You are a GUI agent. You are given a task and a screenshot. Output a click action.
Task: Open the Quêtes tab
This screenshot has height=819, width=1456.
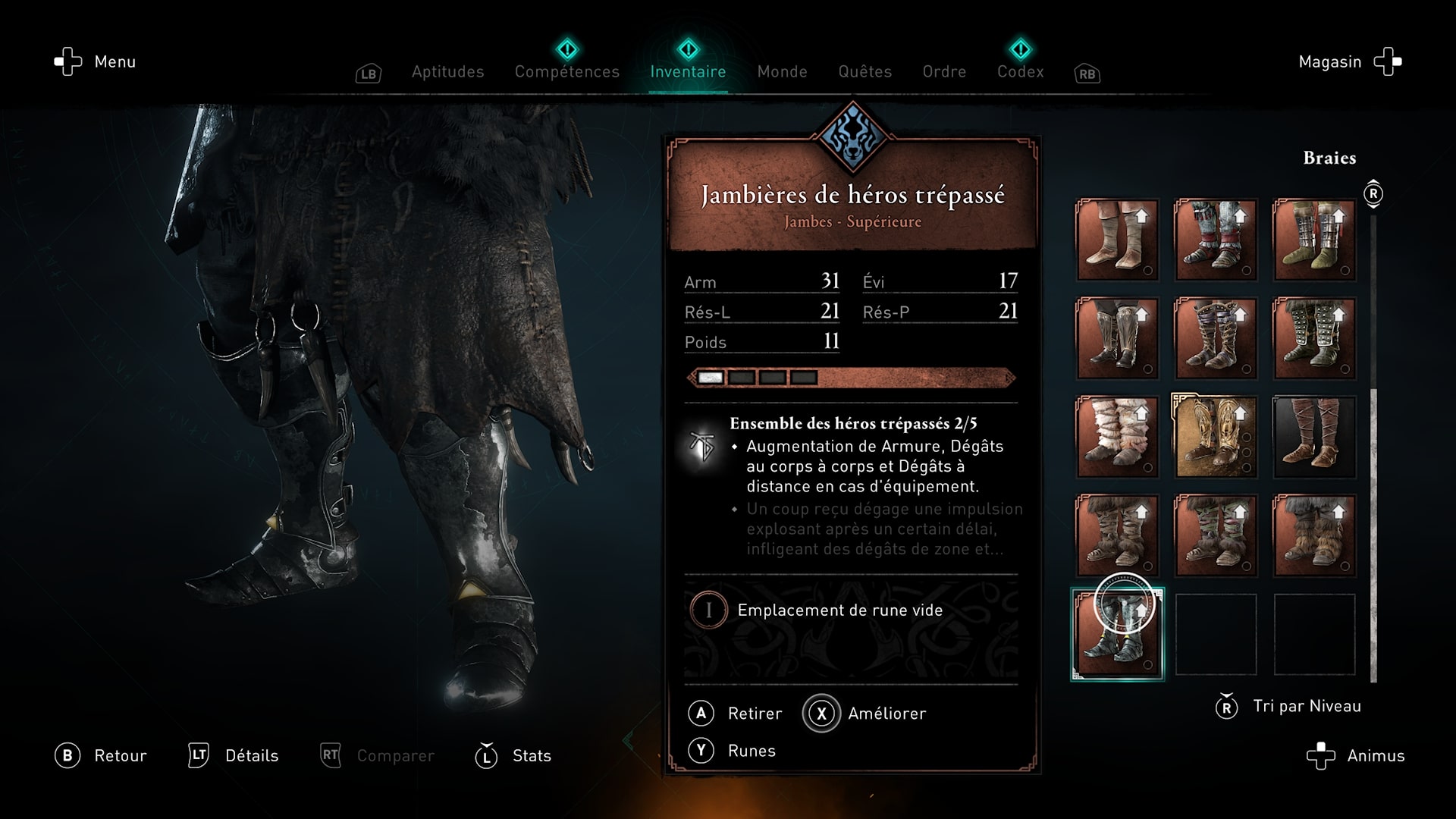(864, 71)
